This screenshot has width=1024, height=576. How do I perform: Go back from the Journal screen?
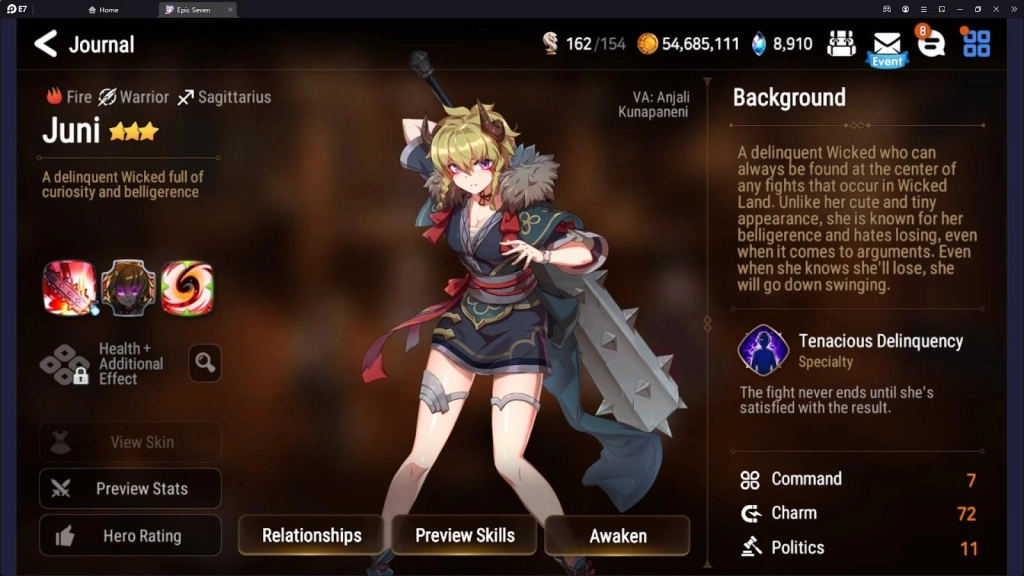pyautogui.click(x=45, y=44)
